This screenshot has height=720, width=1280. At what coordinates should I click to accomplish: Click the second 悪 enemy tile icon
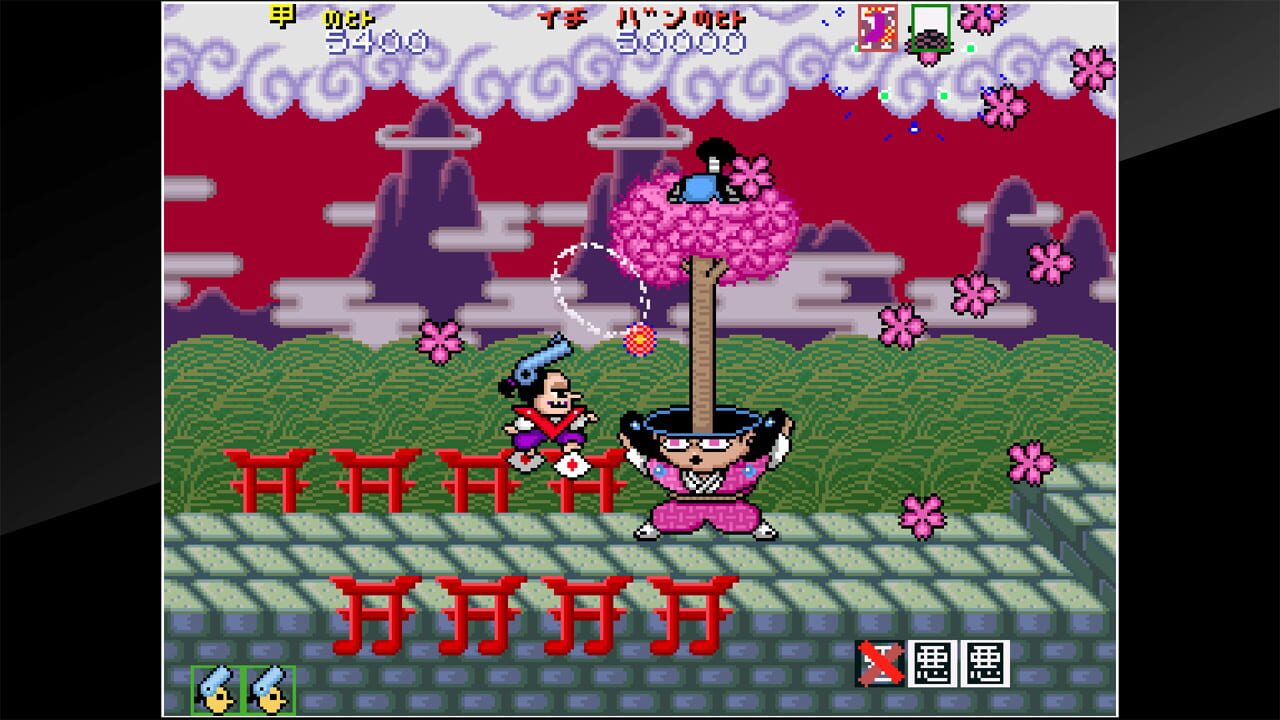tap(984, 664)
